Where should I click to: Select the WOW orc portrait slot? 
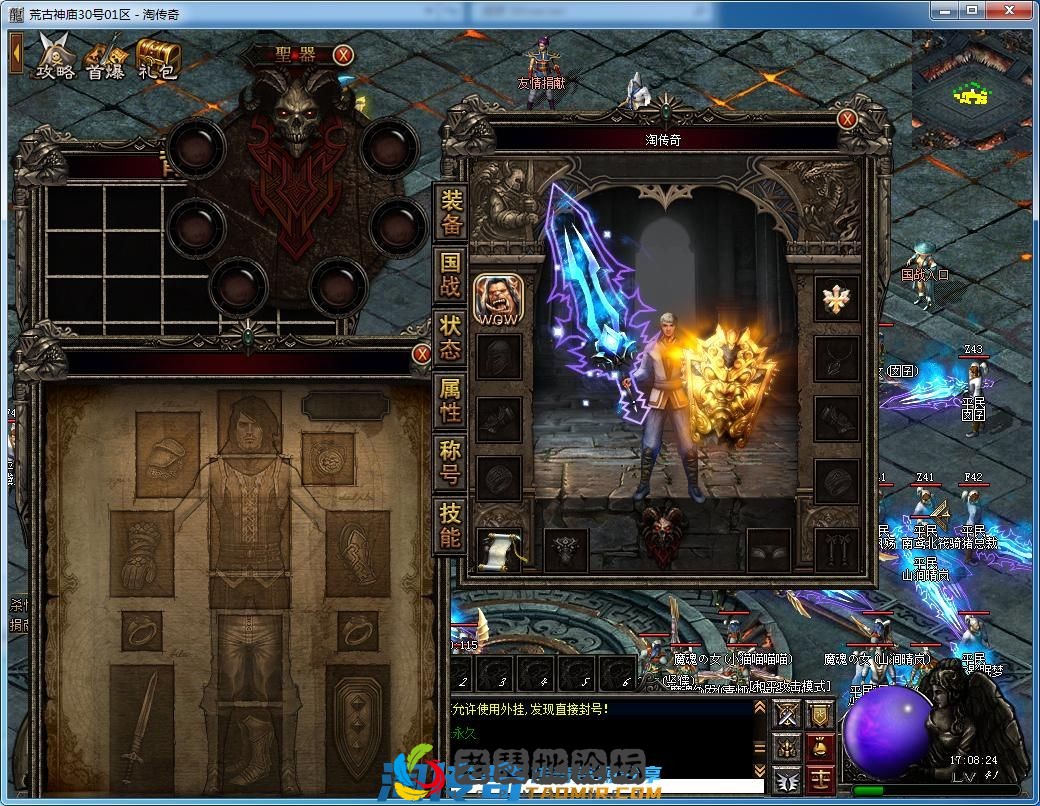[x=497, y=299]
